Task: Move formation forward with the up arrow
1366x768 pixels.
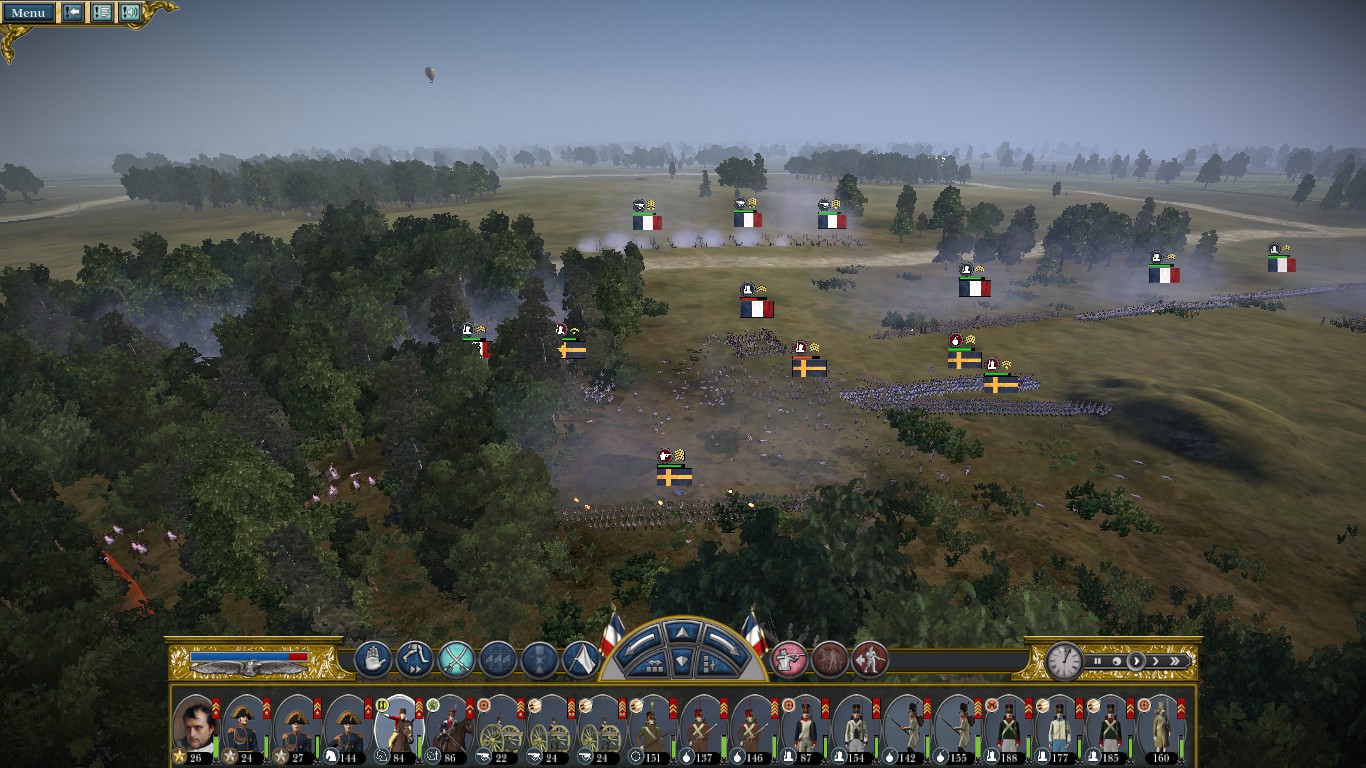Action: 683,632
